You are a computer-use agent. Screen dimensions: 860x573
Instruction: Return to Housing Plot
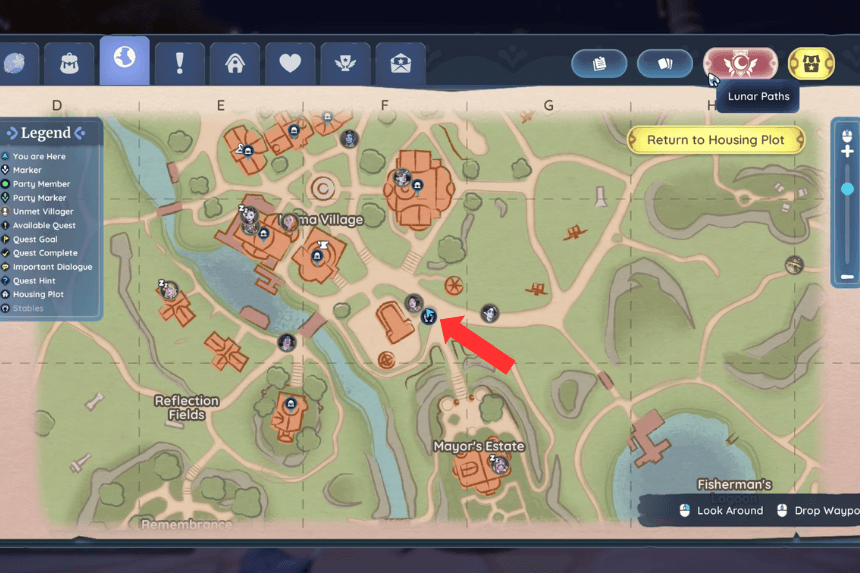pos(716,140)
